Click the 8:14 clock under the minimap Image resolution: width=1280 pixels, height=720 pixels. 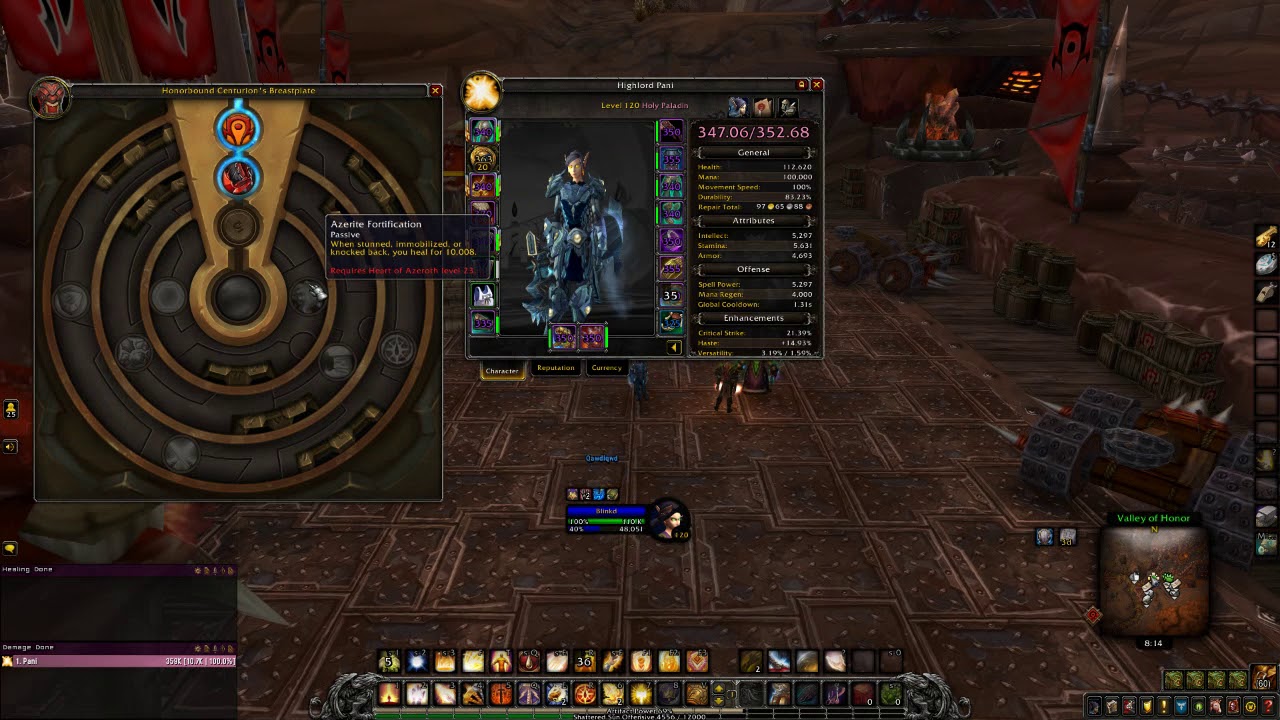coord(1153,643)
